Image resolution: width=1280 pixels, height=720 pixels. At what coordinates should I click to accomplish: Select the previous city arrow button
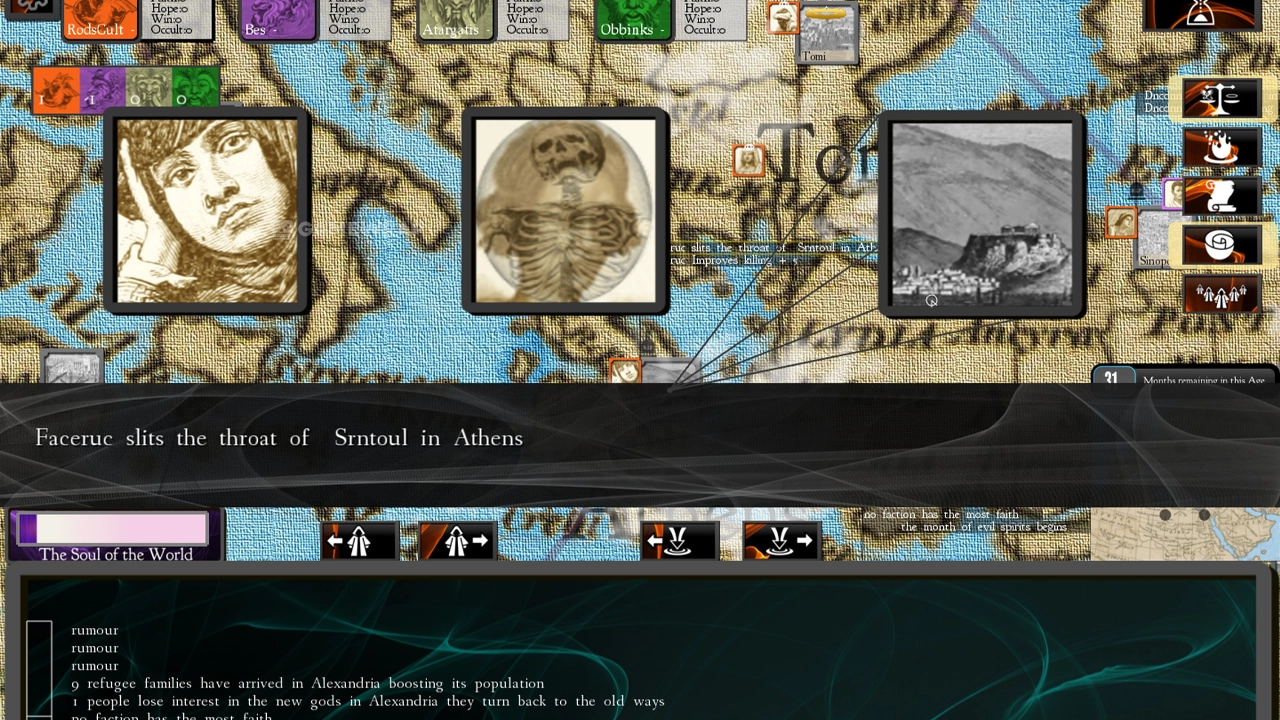pyautogui.click(x=679, y=541)
